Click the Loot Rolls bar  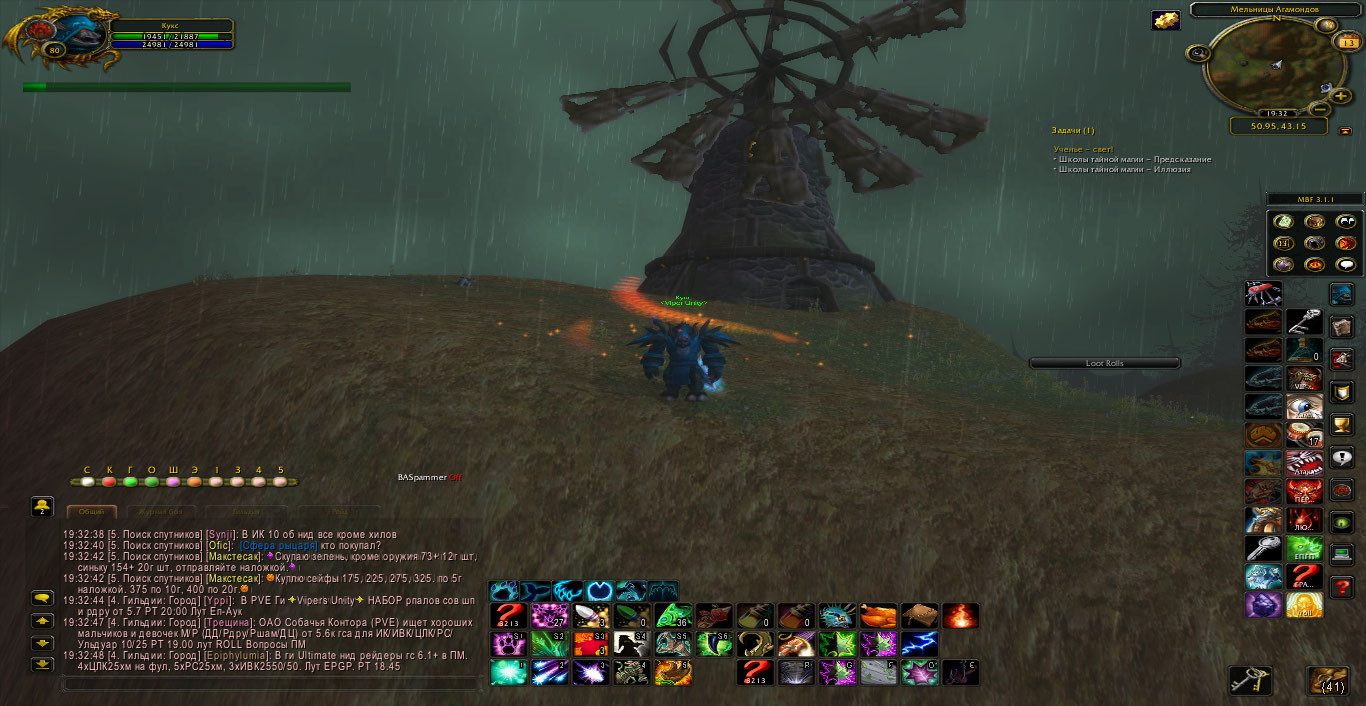coord(1105,363)
